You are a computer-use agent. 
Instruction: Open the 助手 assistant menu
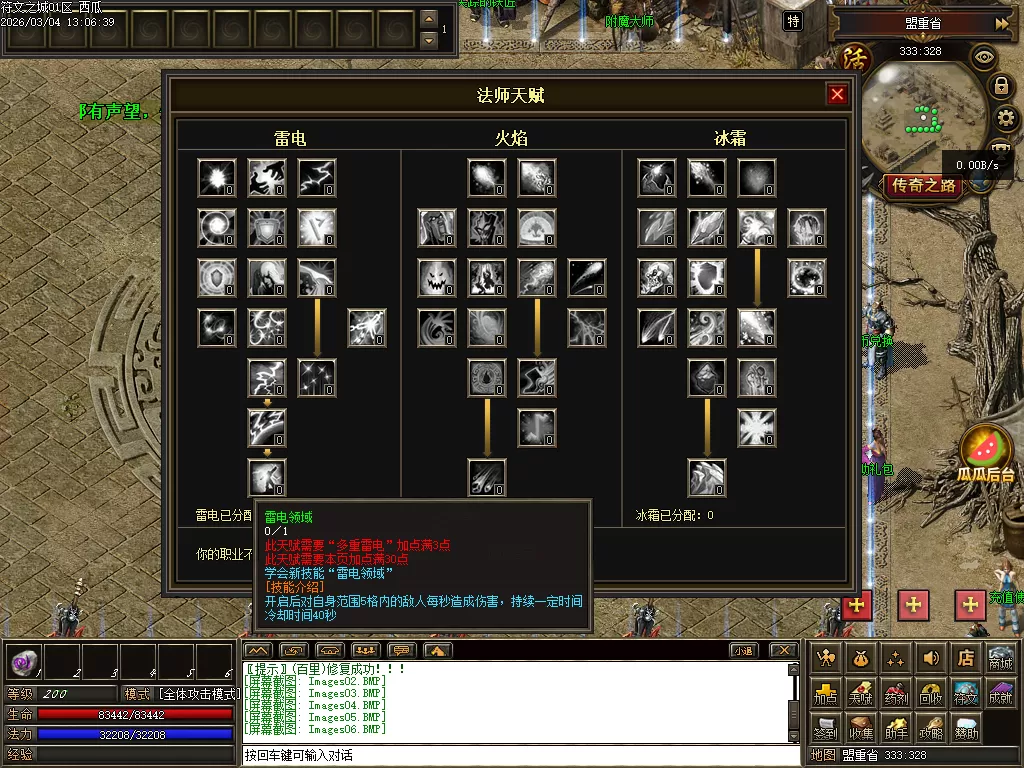pos(896,729)
